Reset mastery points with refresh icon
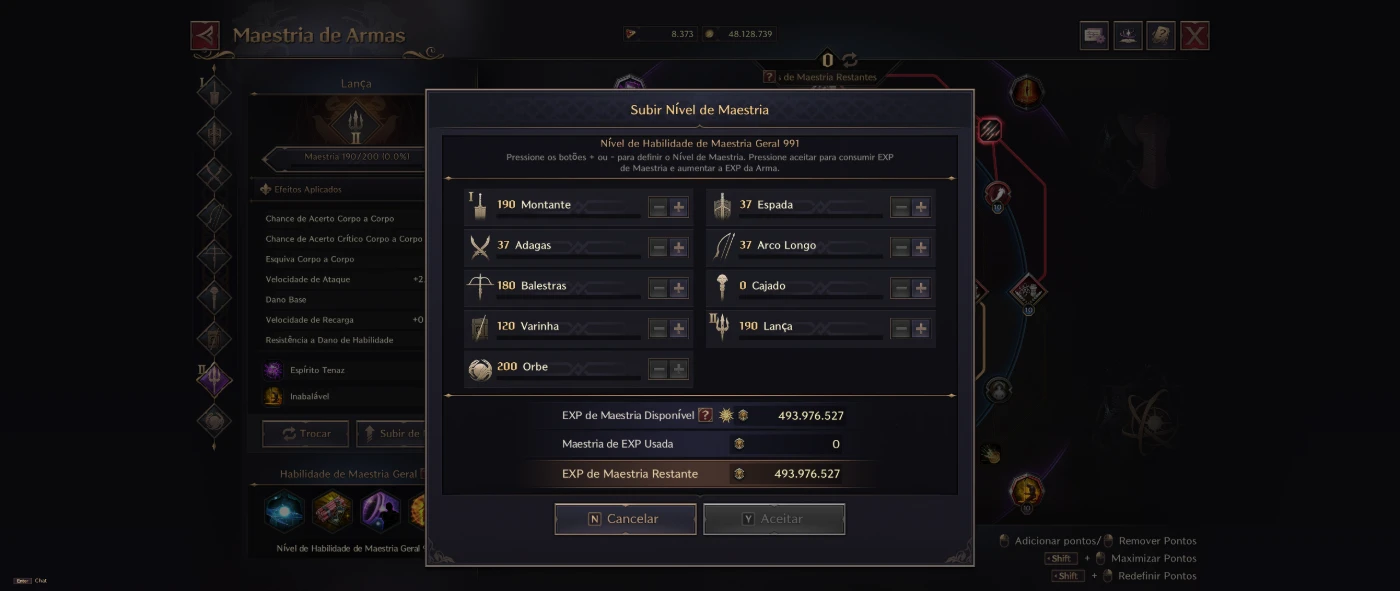Viewport: 1400px width, 591px height. click(x=849, y=60)
